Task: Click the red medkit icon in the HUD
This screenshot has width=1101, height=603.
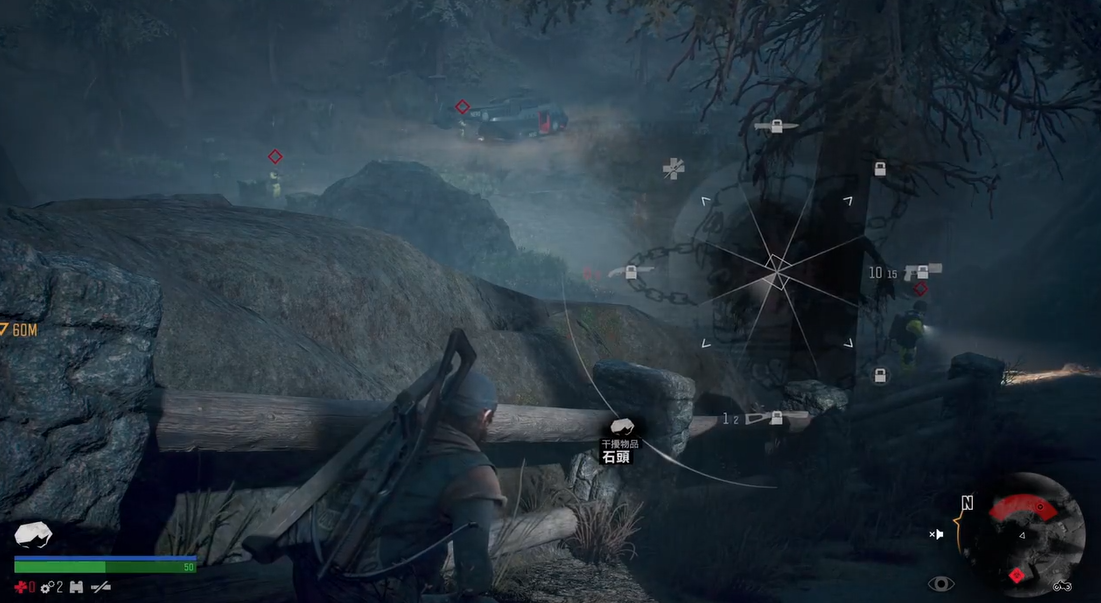Action: (x=21, y=587)
